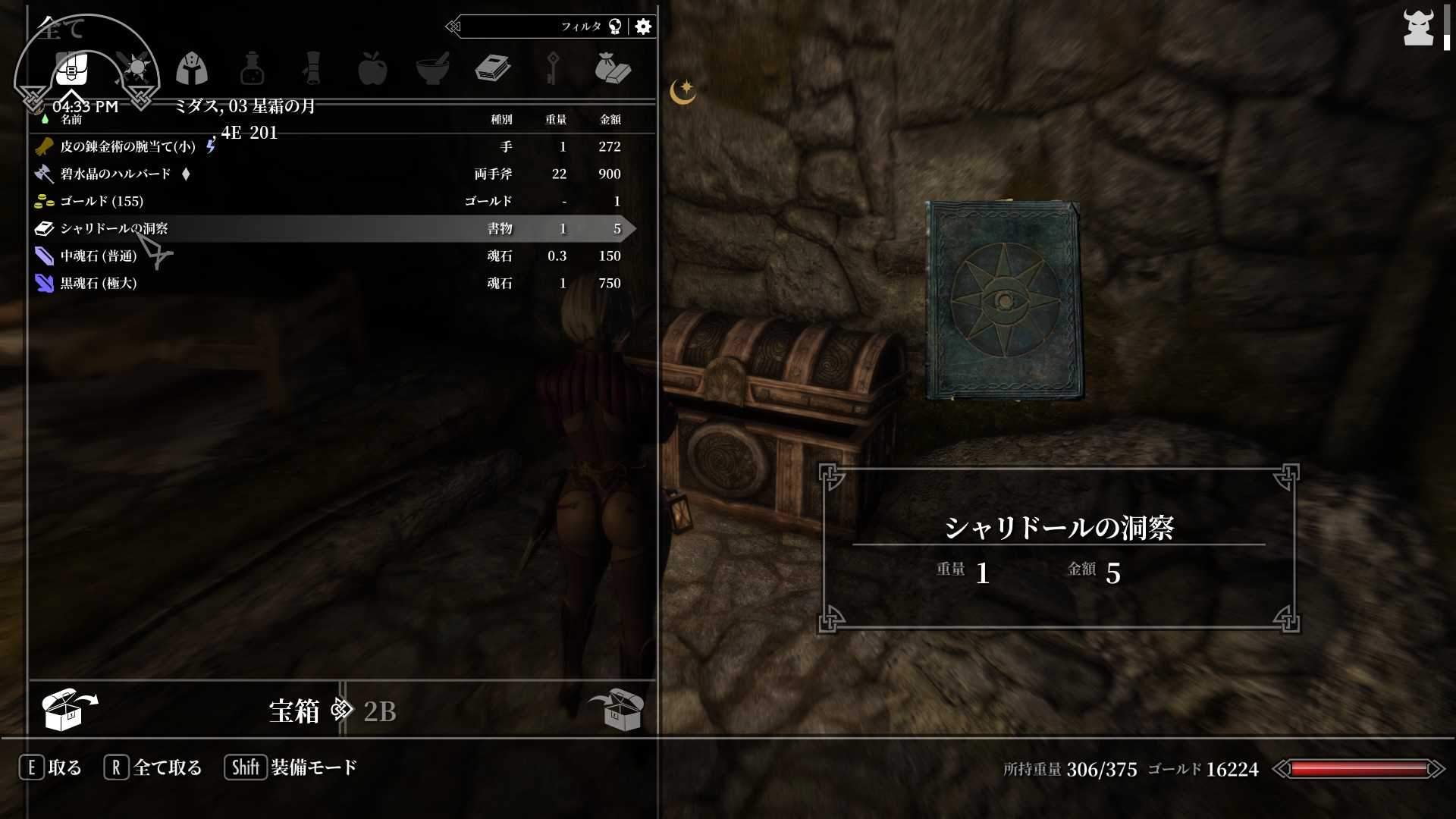The image size is (1456, 819).
Task: Show only potions via flask icon
Action: 252,68
